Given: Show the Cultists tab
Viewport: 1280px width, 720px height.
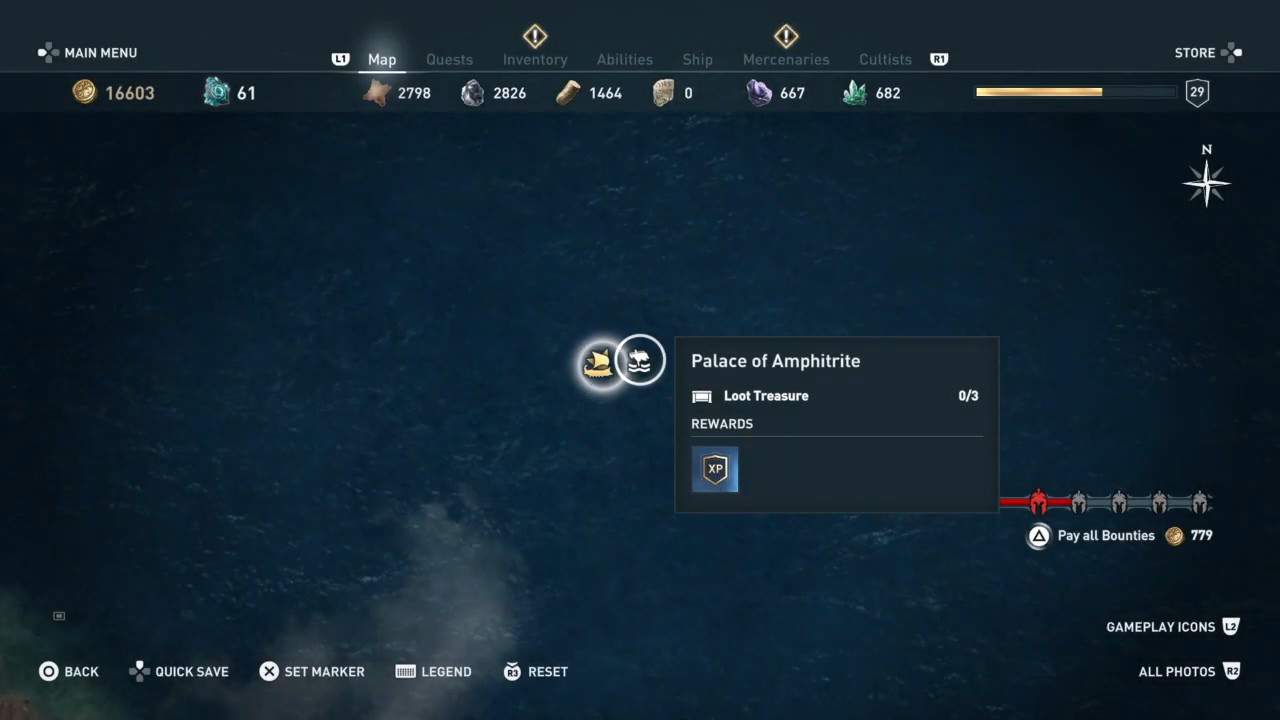Looking at the screenshot, I should (x=885, y=60).
